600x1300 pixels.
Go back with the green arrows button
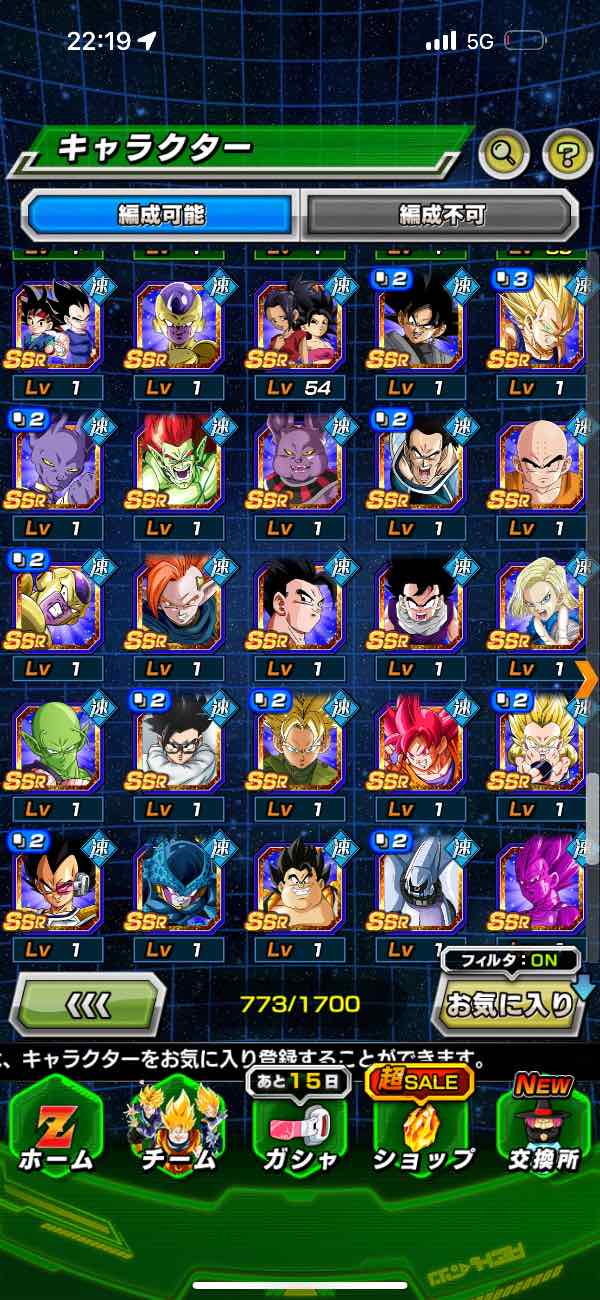pyautogui.click(x=88, y=1003)
